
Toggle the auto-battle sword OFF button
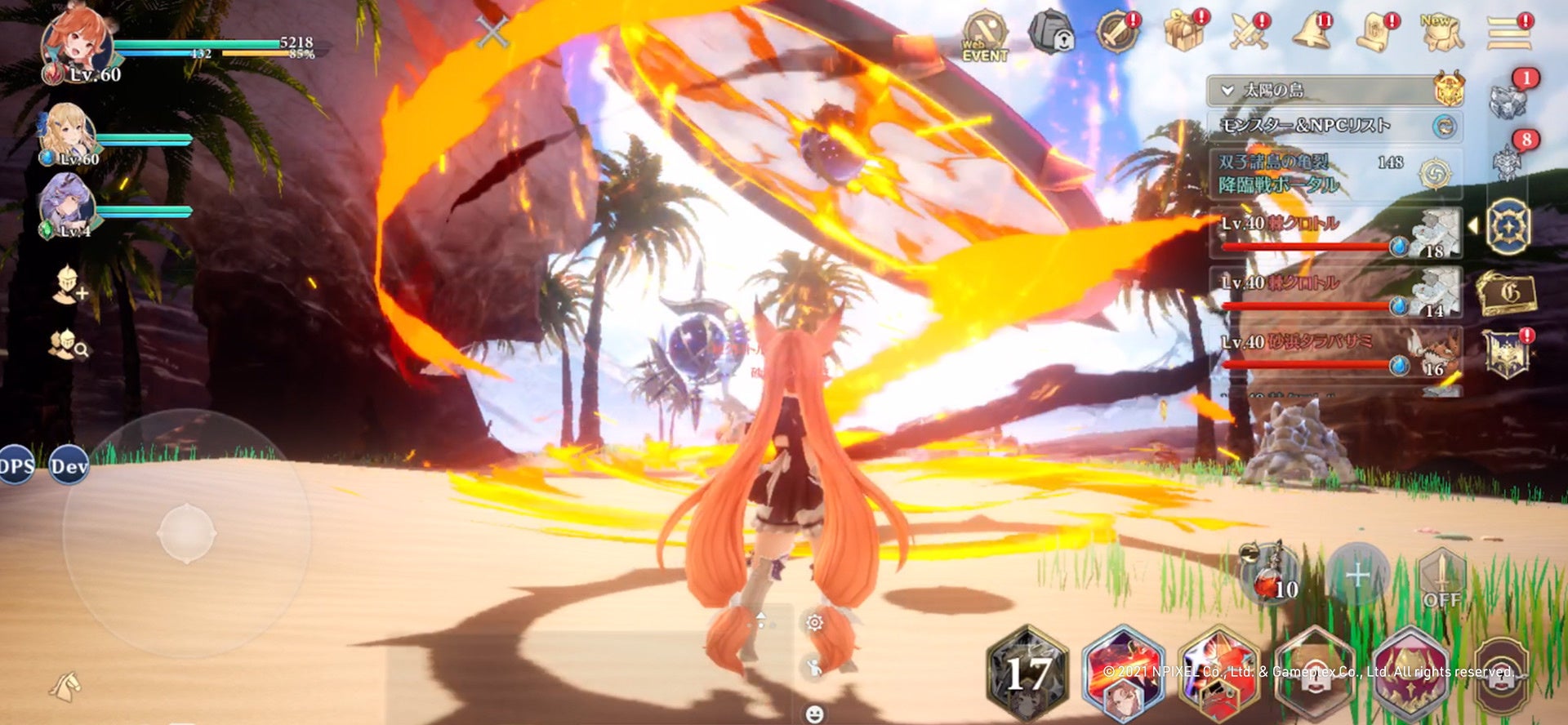1441,578
